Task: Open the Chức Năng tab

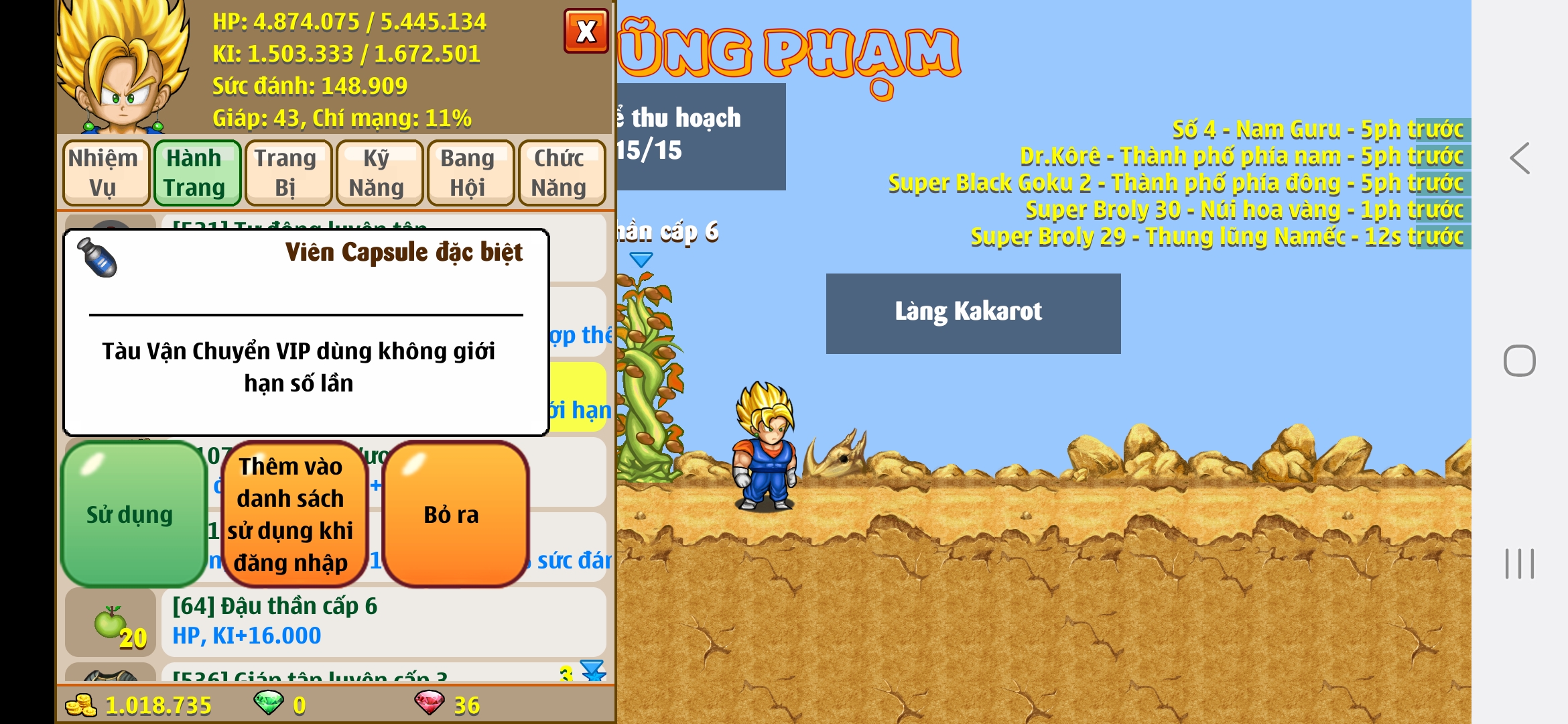Action: [x=560, y=173]
